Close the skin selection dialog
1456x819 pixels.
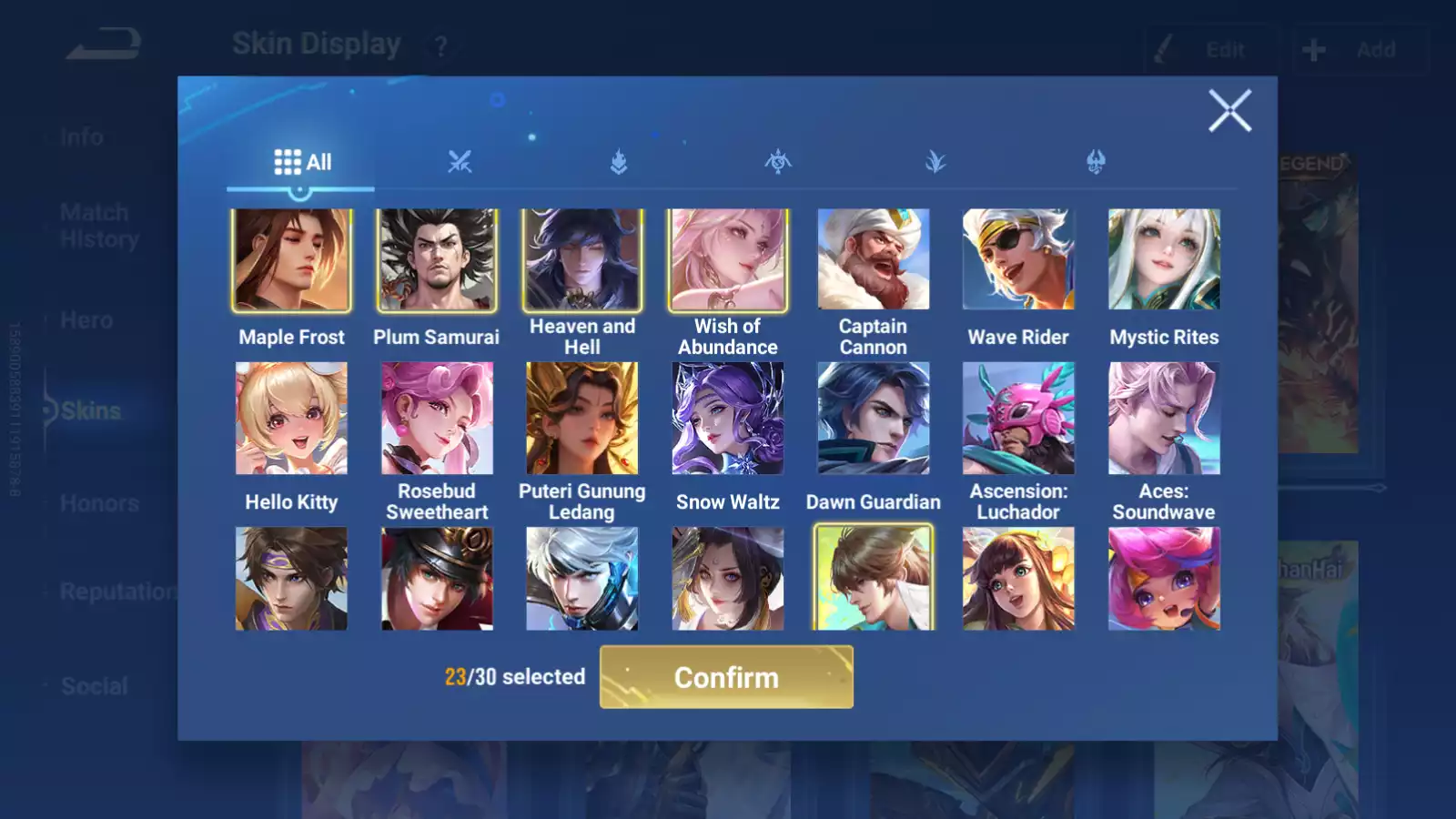1229,111
